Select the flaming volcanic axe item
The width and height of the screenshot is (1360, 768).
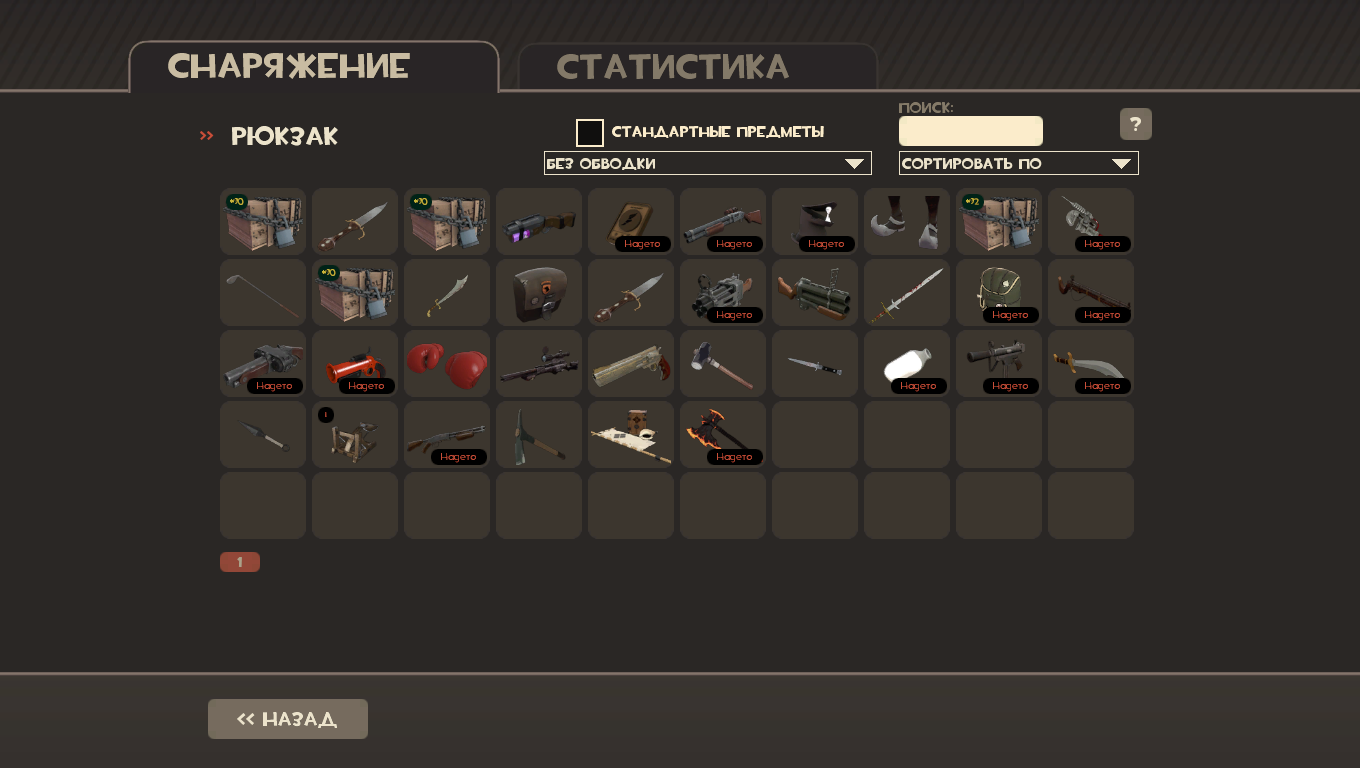point(723,434)
